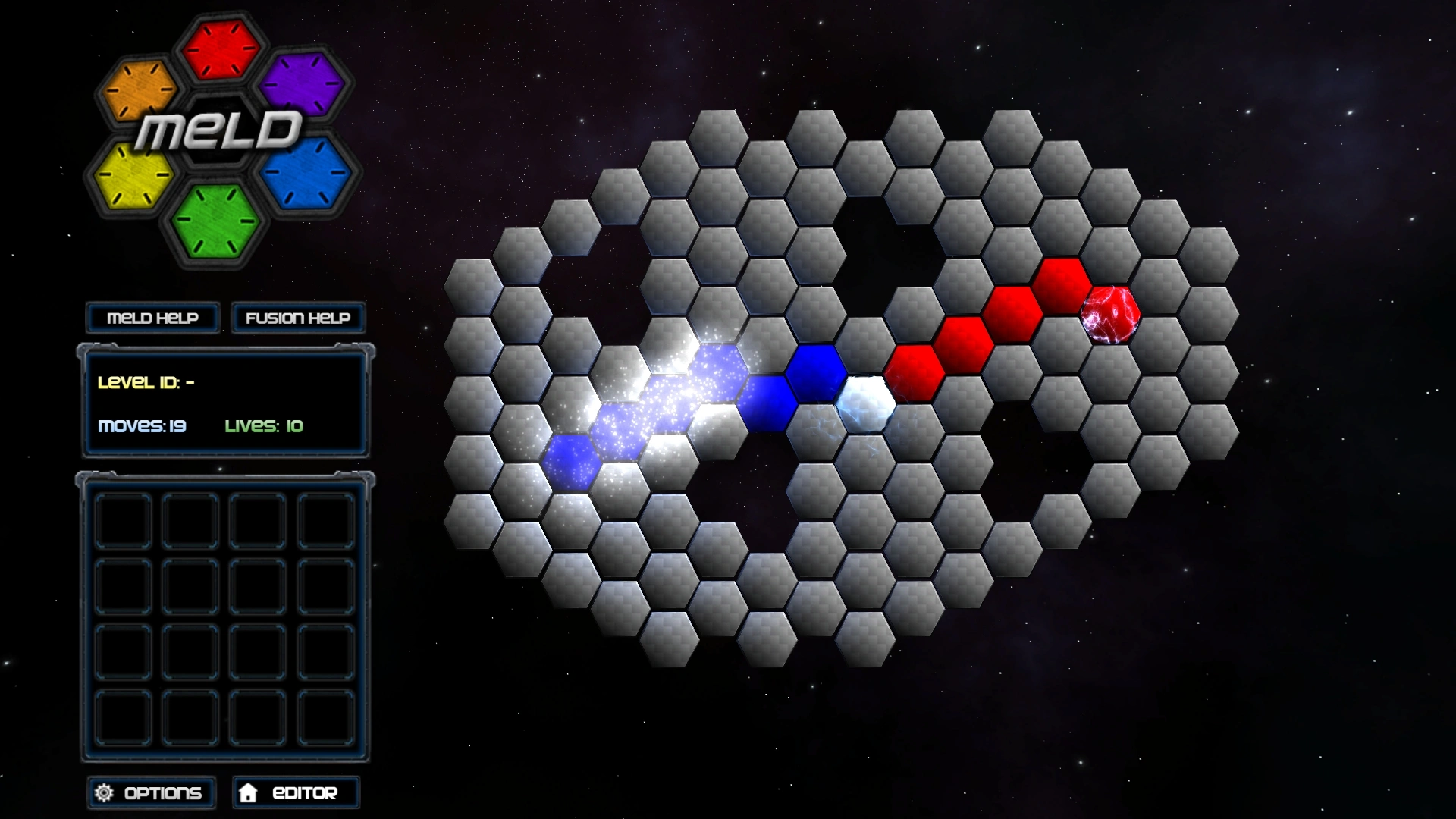Pick the purple hexagon in the Meld logo
The height and width of the screenshot is (819, 1456).
pyautogui.click(x=302, y=84)
